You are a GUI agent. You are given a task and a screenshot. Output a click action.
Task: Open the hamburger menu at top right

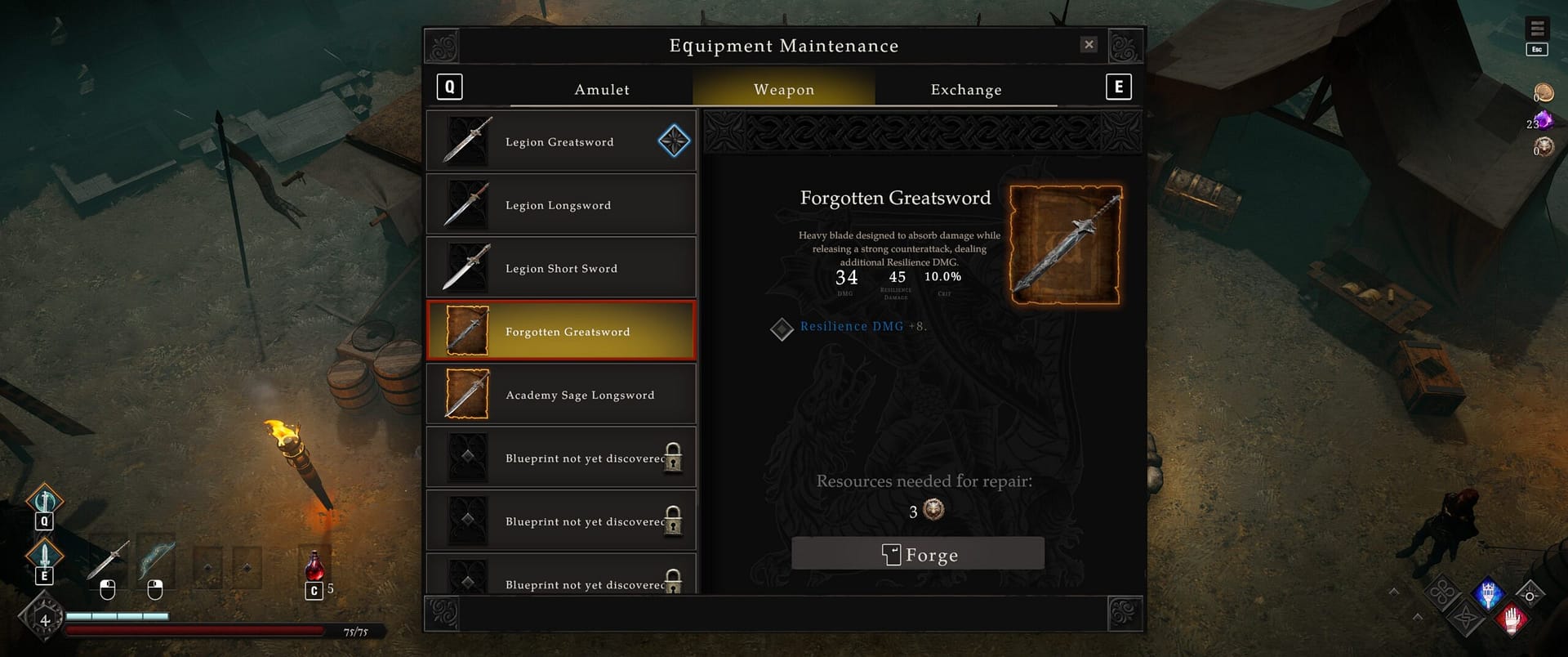point(1537,29)
